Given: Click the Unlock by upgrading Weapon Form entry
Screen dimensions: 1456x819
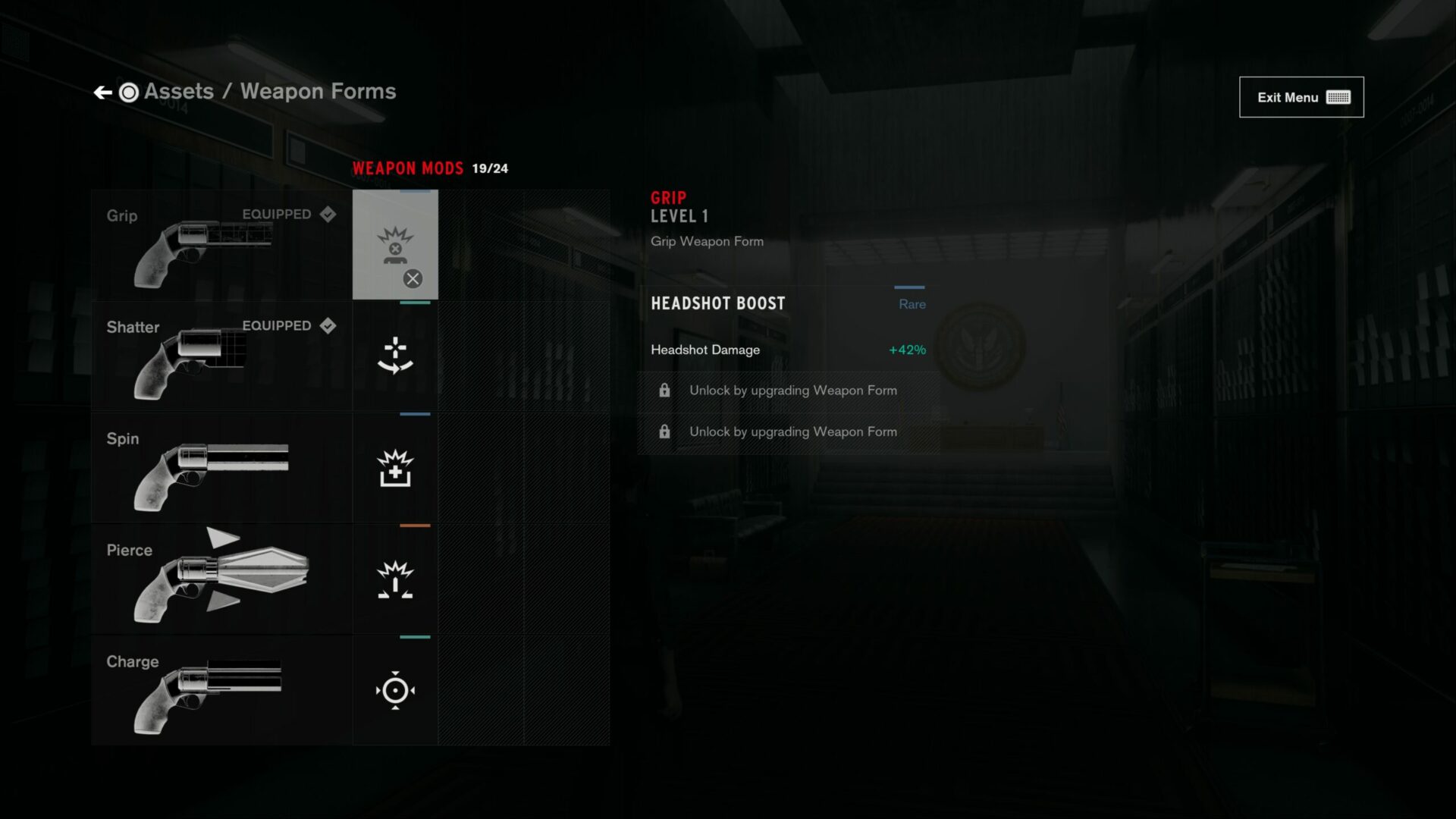Looking at the screenshot, I should [x=792, y=390].
